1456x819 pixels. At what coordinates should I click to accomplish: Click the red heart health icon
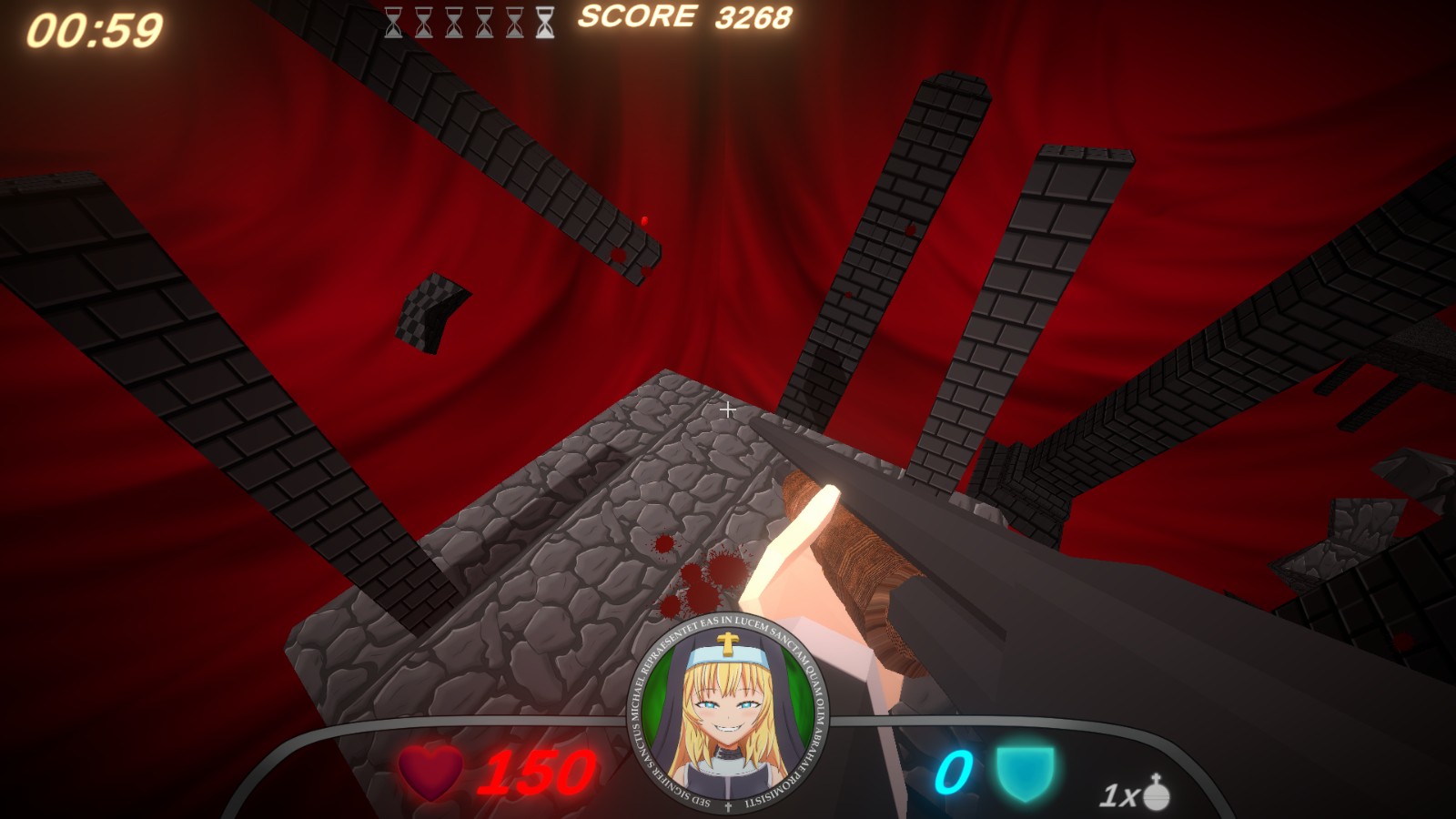click(430, 773)
